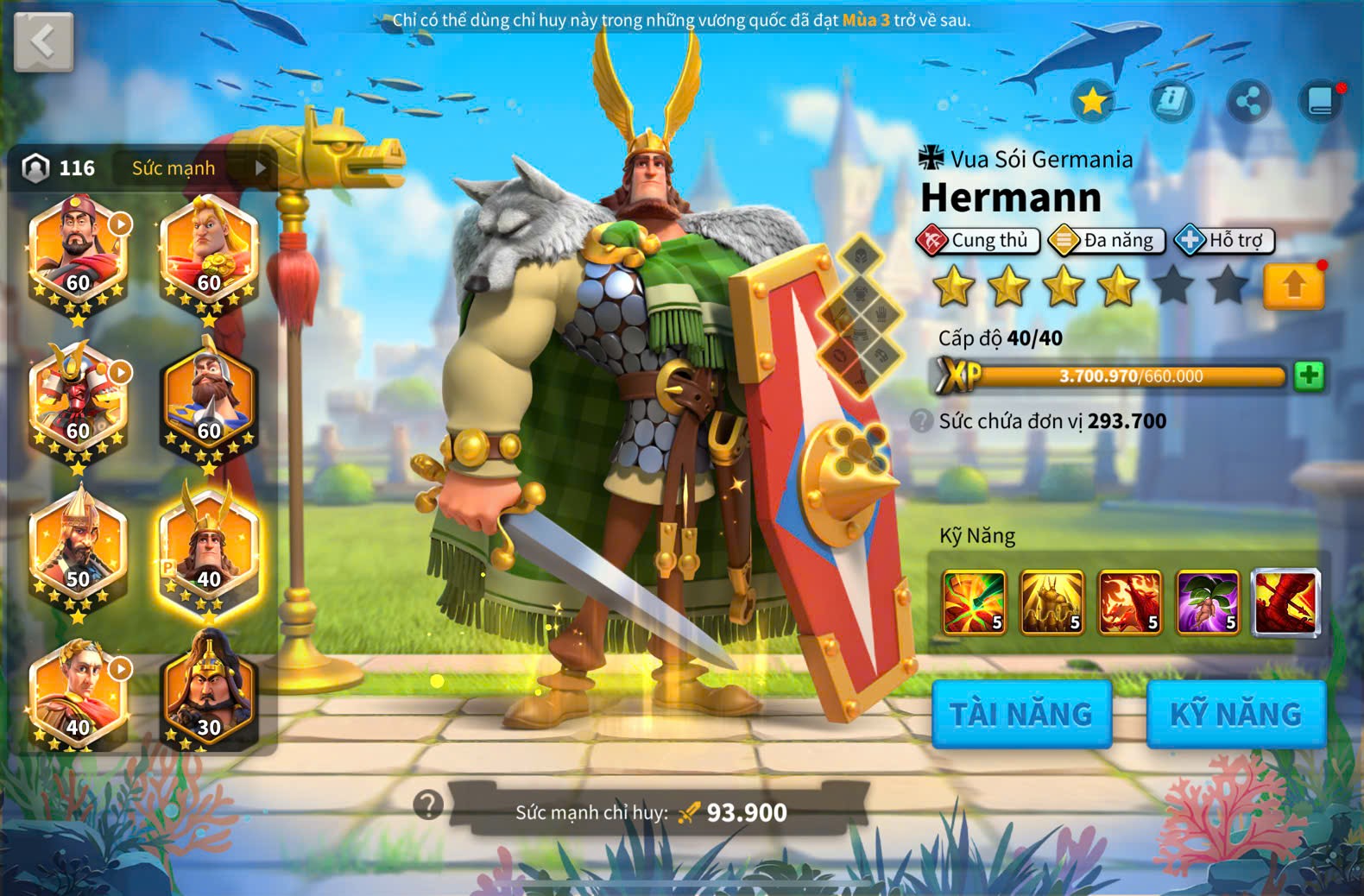The height and width of the screenshot is (896, 1364).
Task: Inspect the red expertise skill icon
Action: 1285,602
